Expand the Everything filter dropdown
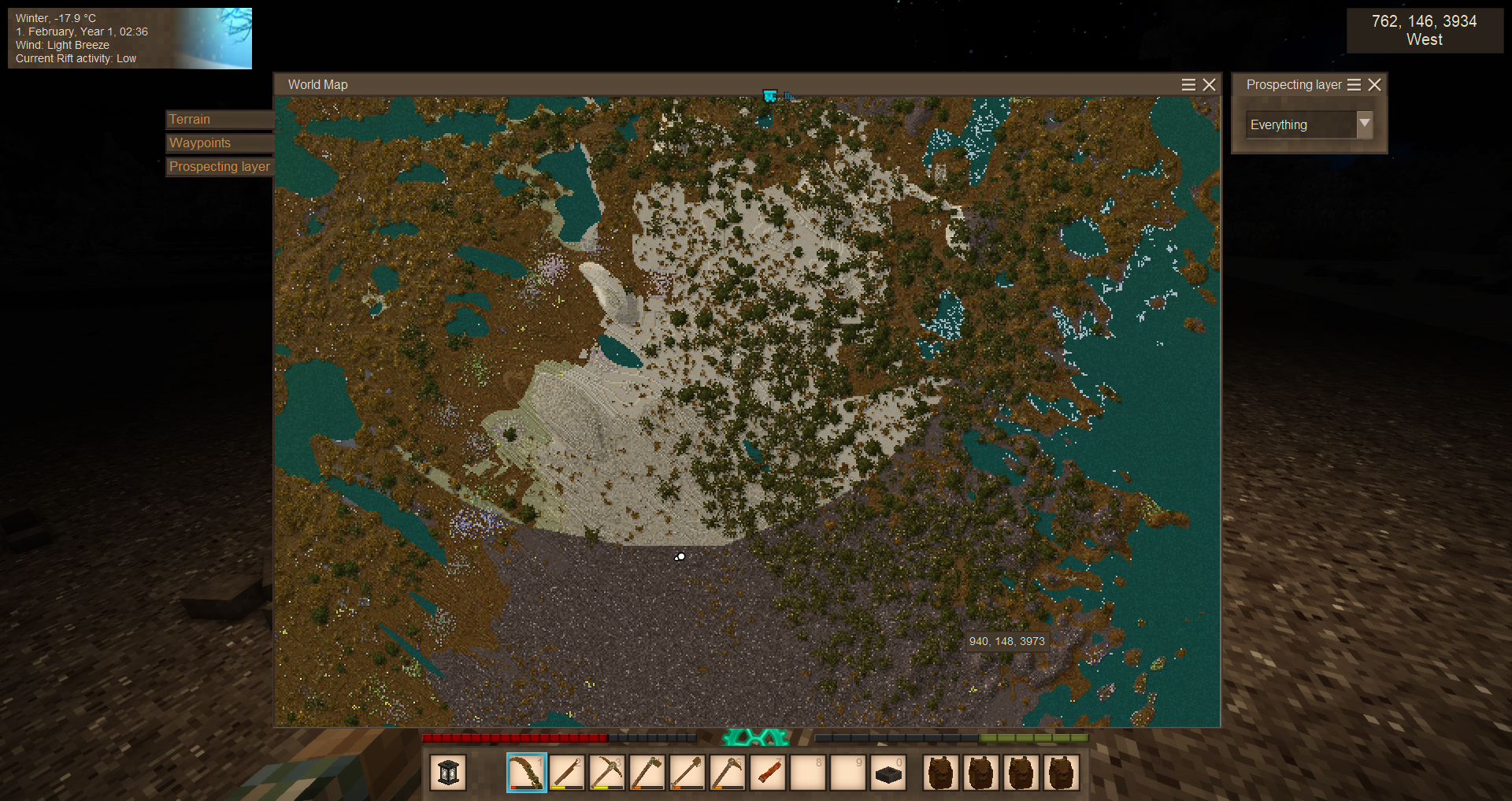Image resolution: width=1512 pixels, height=801 pixels. (x=1364, y=124)
